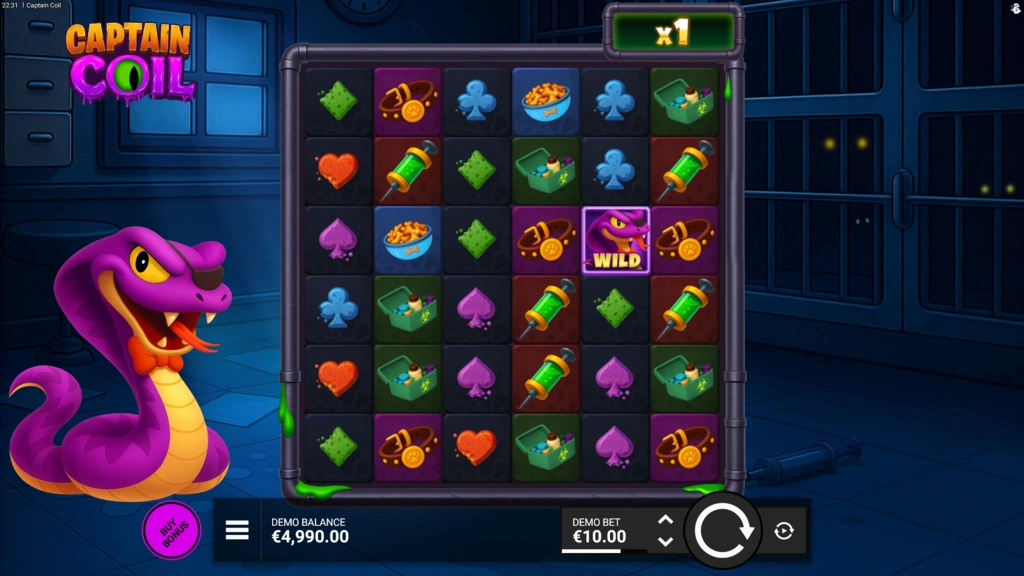Viewport: 1024px width, 576px height.
Task: Select the purple snake WILD tile
Action: pyautogui.click(x=616, y=241)
